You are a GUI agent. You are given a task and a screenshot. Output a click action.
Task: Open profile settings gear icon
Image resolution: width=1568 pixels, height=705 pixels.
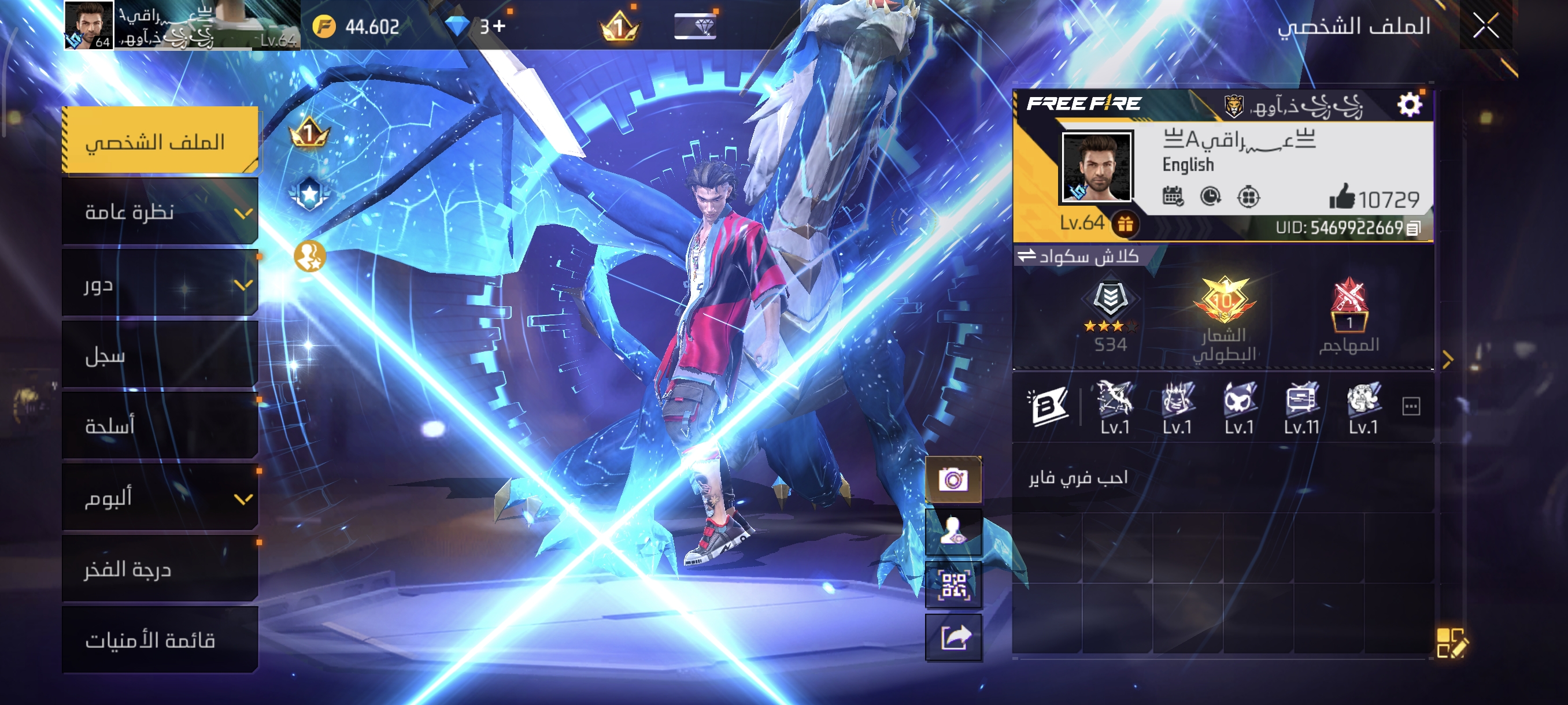(x=1408, y=105)
